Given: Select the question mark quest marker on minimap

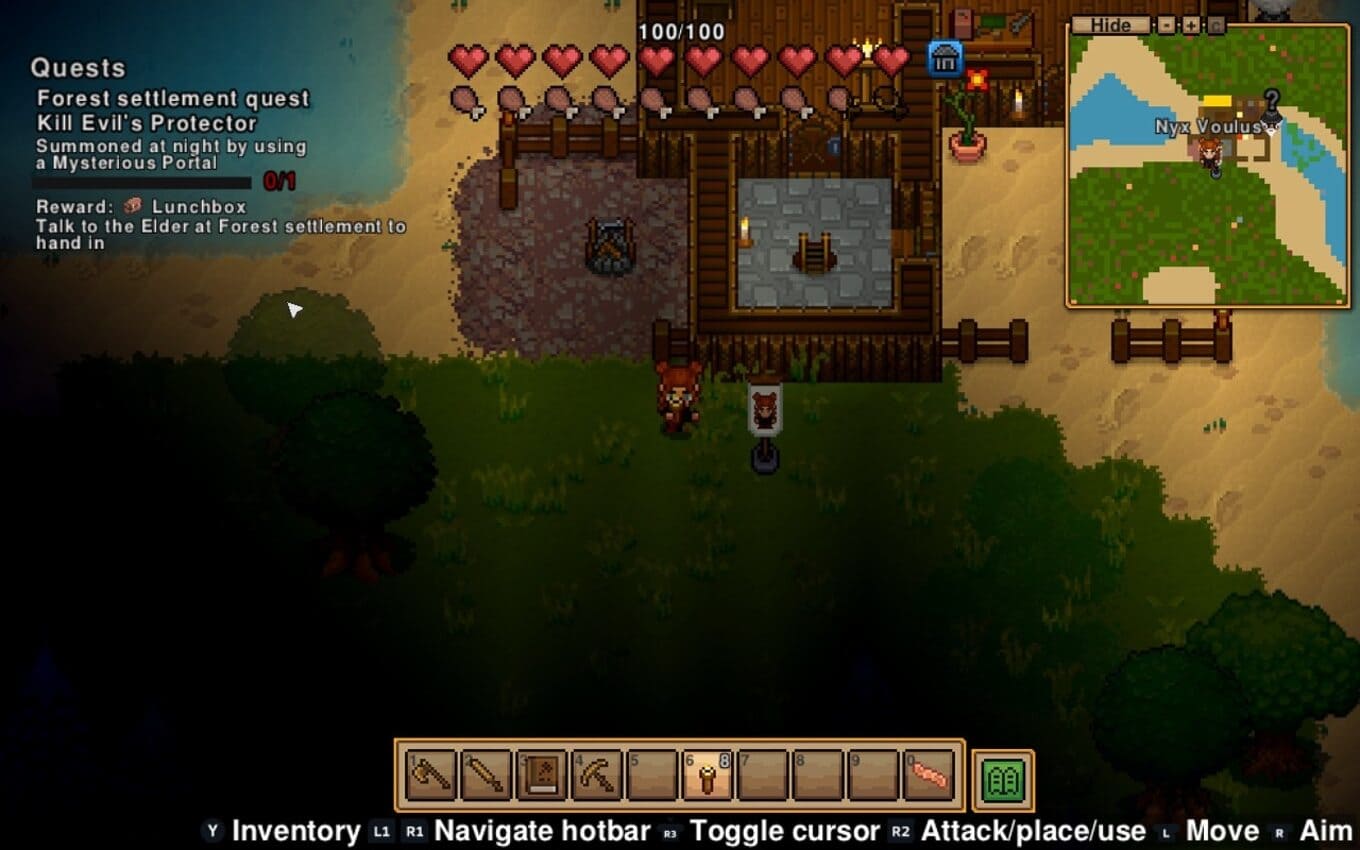Looking at the screenshot, I should (x=1271, y=100).
